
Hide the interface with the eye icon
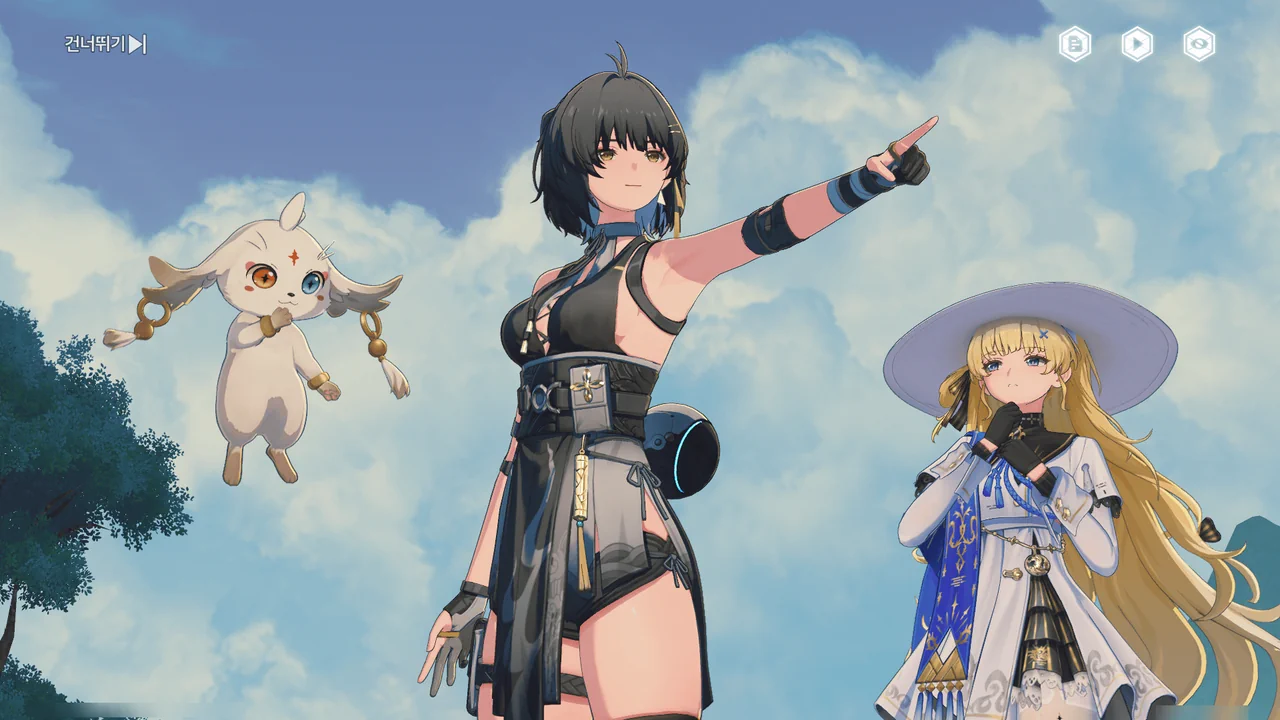(1199, 44)
